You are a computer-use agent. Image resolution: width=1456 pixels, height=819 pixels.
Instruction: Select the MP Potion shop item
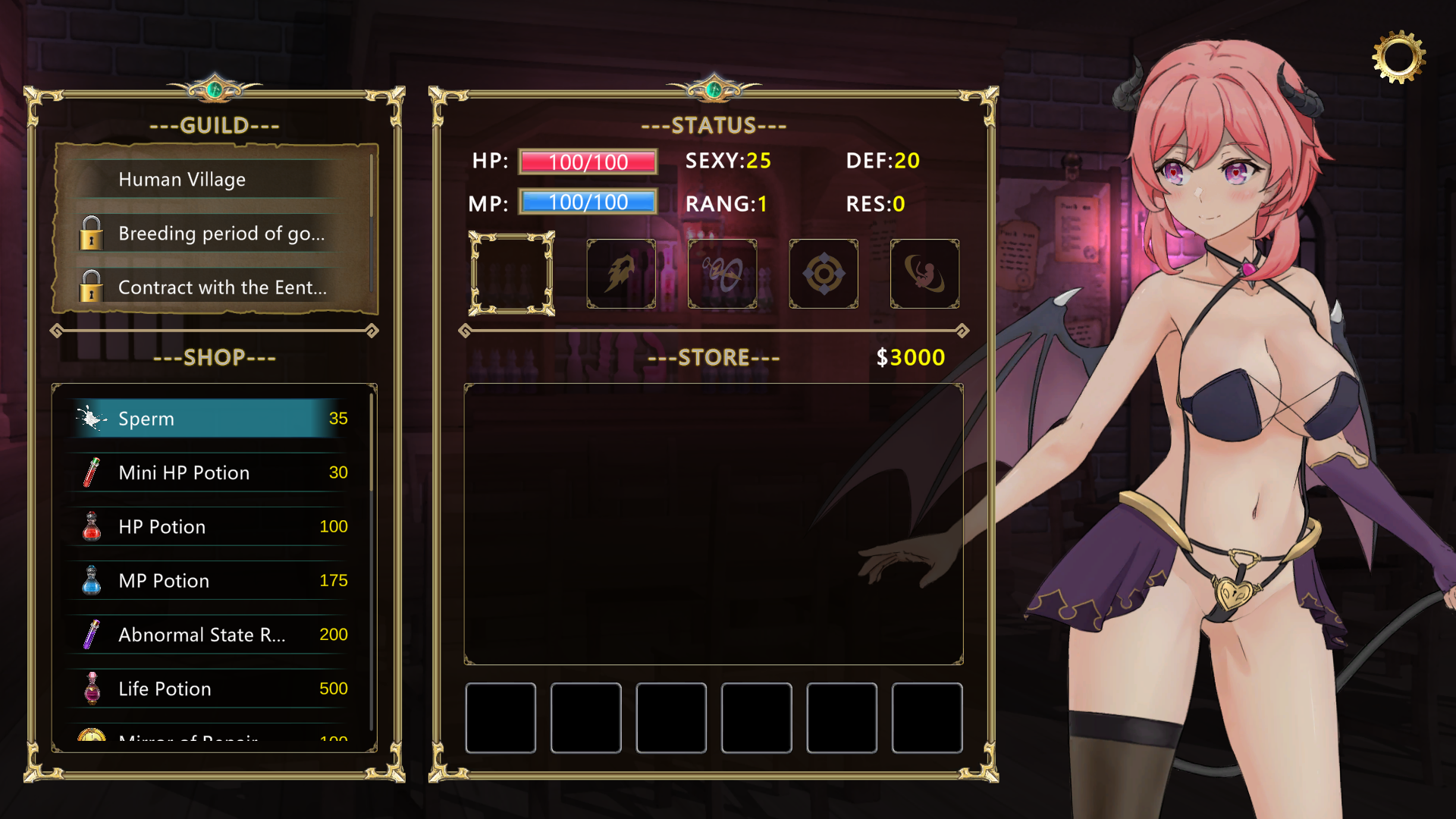tap(212, 580)
